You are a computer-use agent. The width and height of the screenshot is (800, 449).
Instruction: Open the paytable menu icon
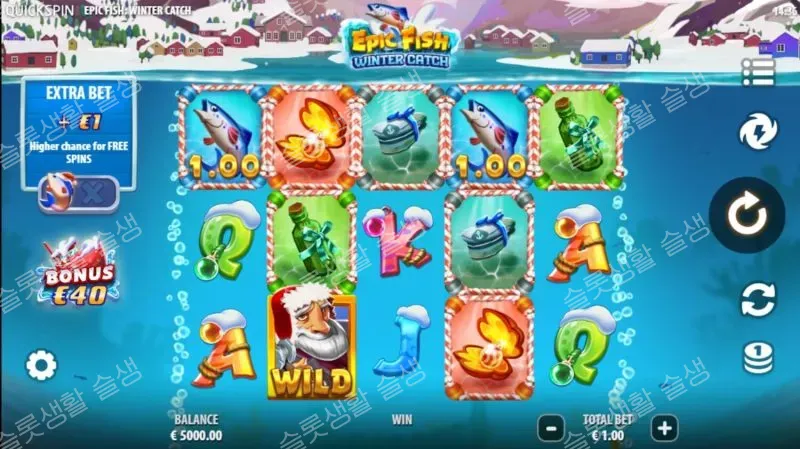click(x=757, y=71)
